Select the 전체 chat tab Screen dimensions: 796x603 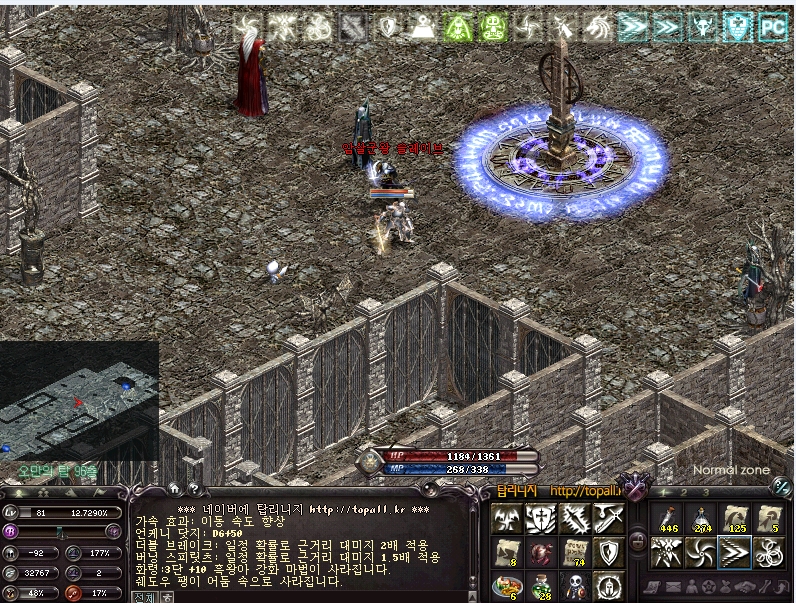pyautogui.click(x=144, y=596)
